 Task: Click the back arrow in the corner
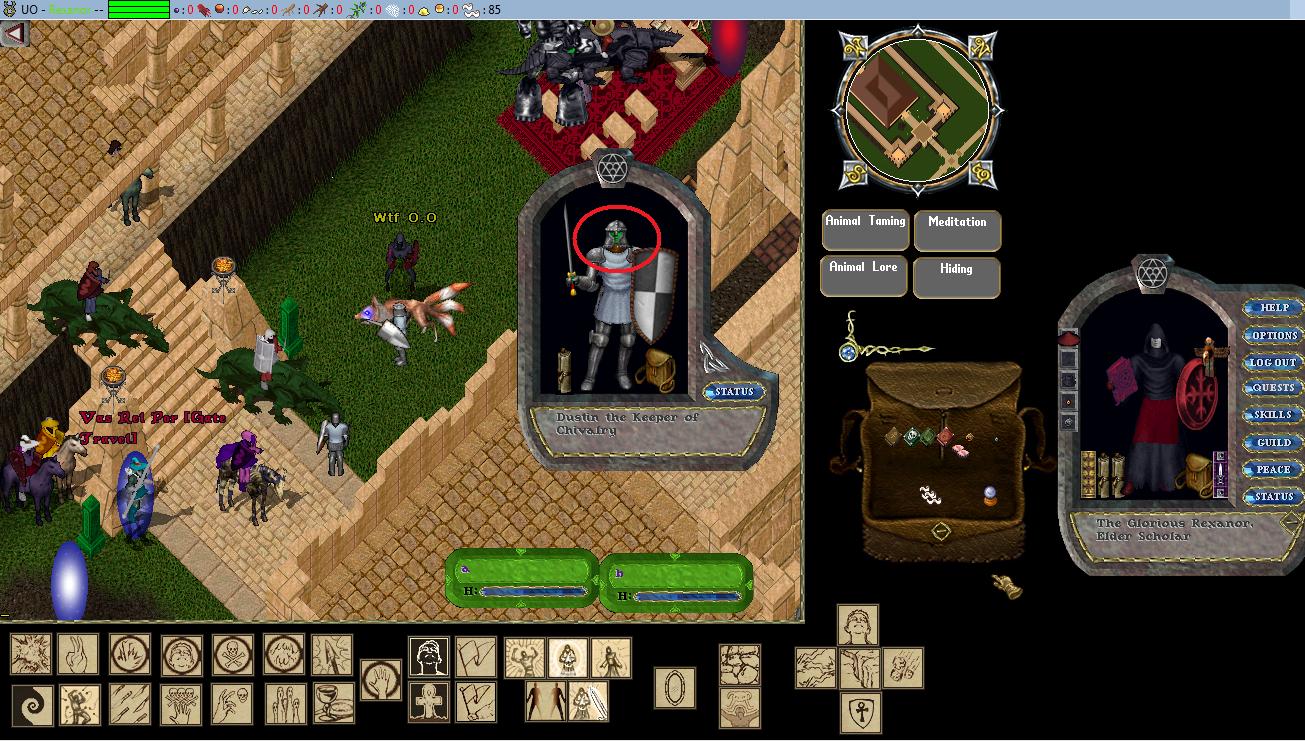[x=14, y=34]
